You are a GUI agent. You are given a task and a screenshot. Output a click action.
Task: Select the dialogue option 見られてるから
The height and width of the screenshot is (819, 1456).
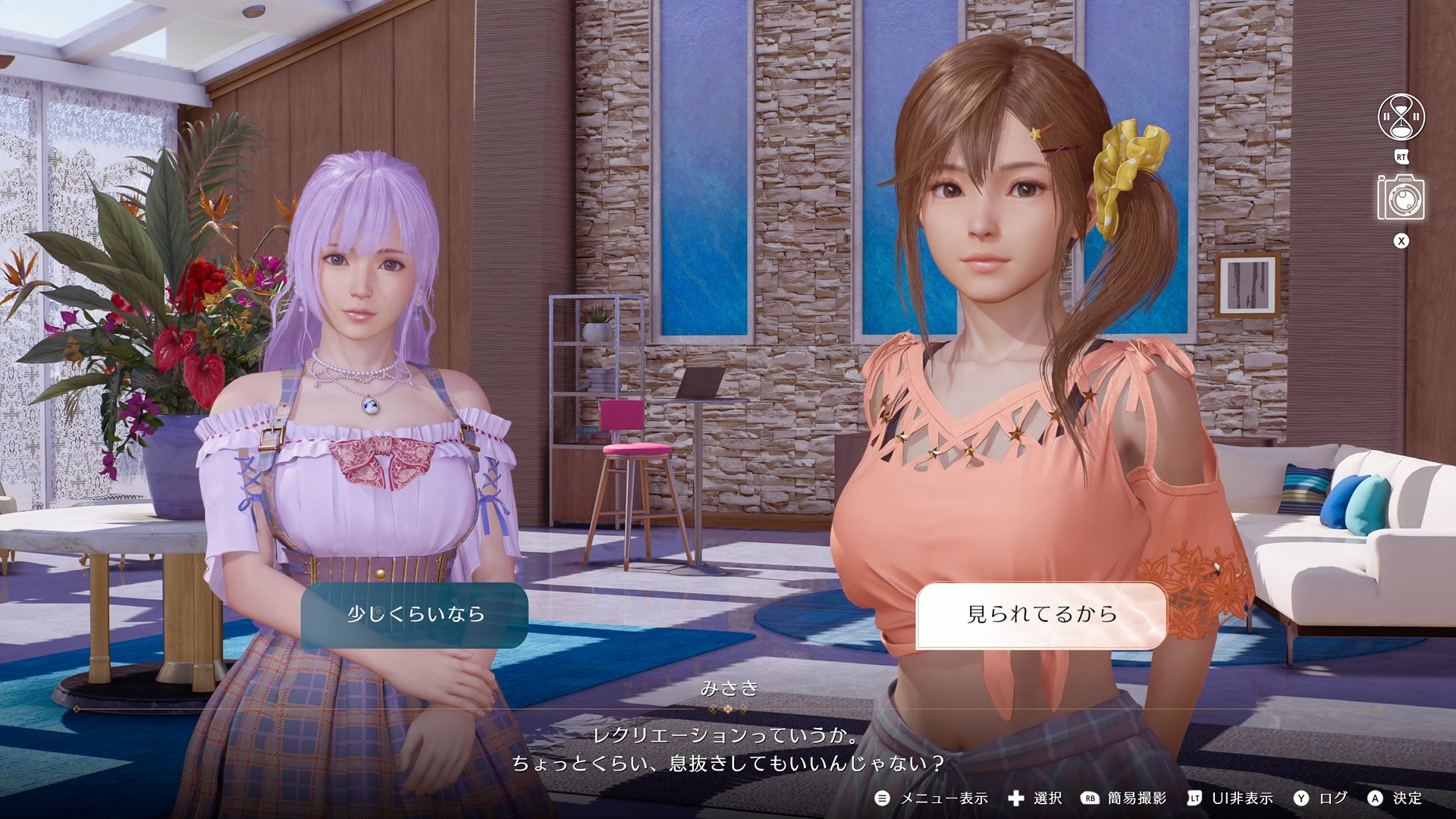point(1041,615)
